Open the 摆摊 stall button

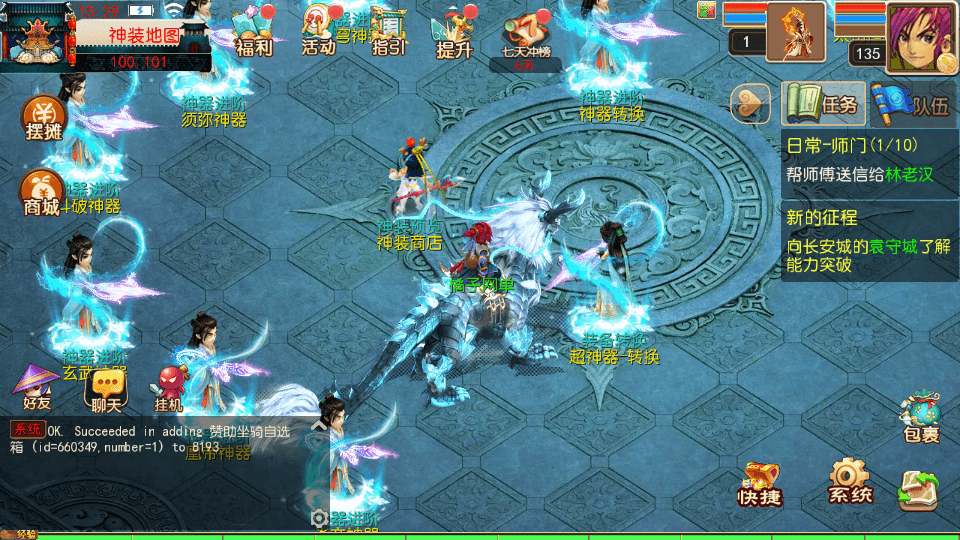[44, 118]
